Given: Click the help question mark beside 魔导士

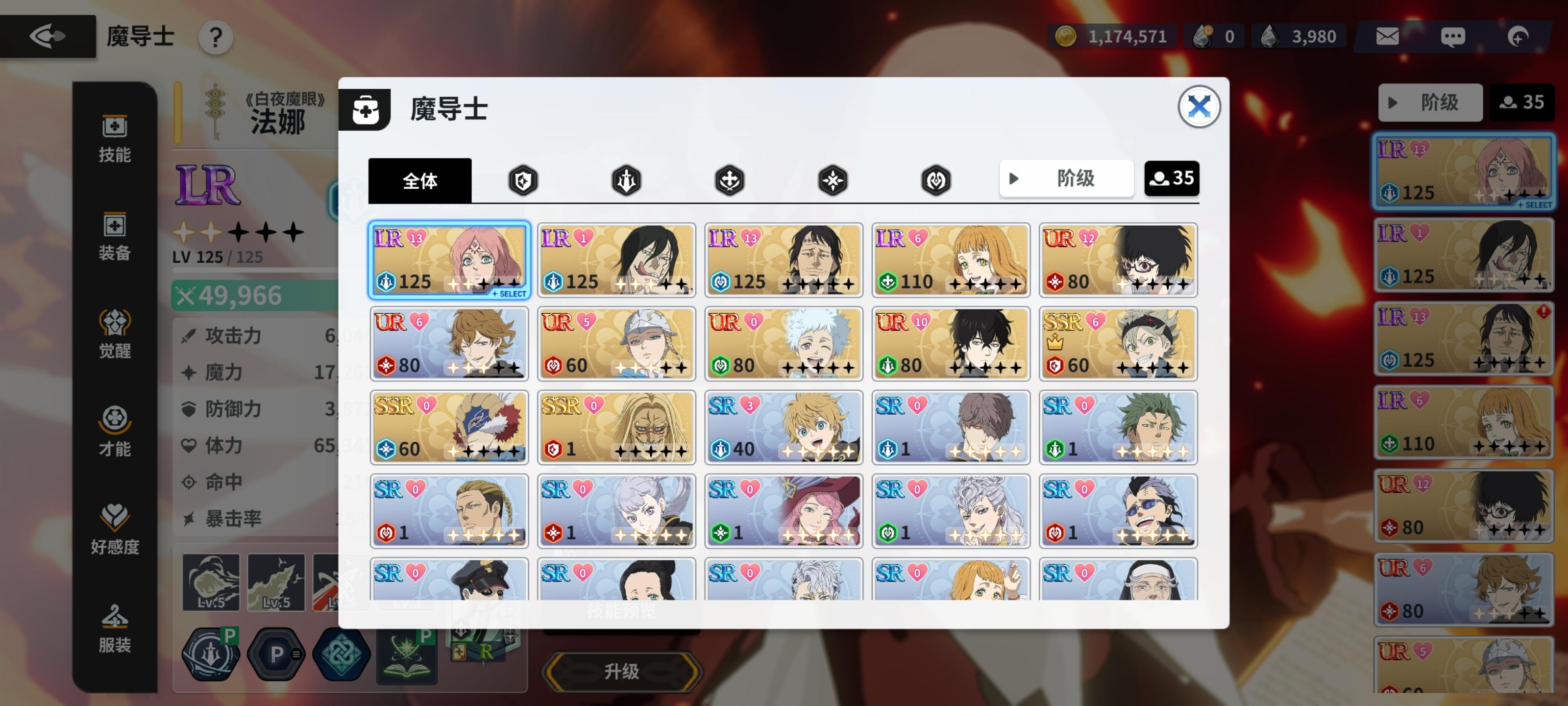Looking at the screenshot, I should click(214, 37).
